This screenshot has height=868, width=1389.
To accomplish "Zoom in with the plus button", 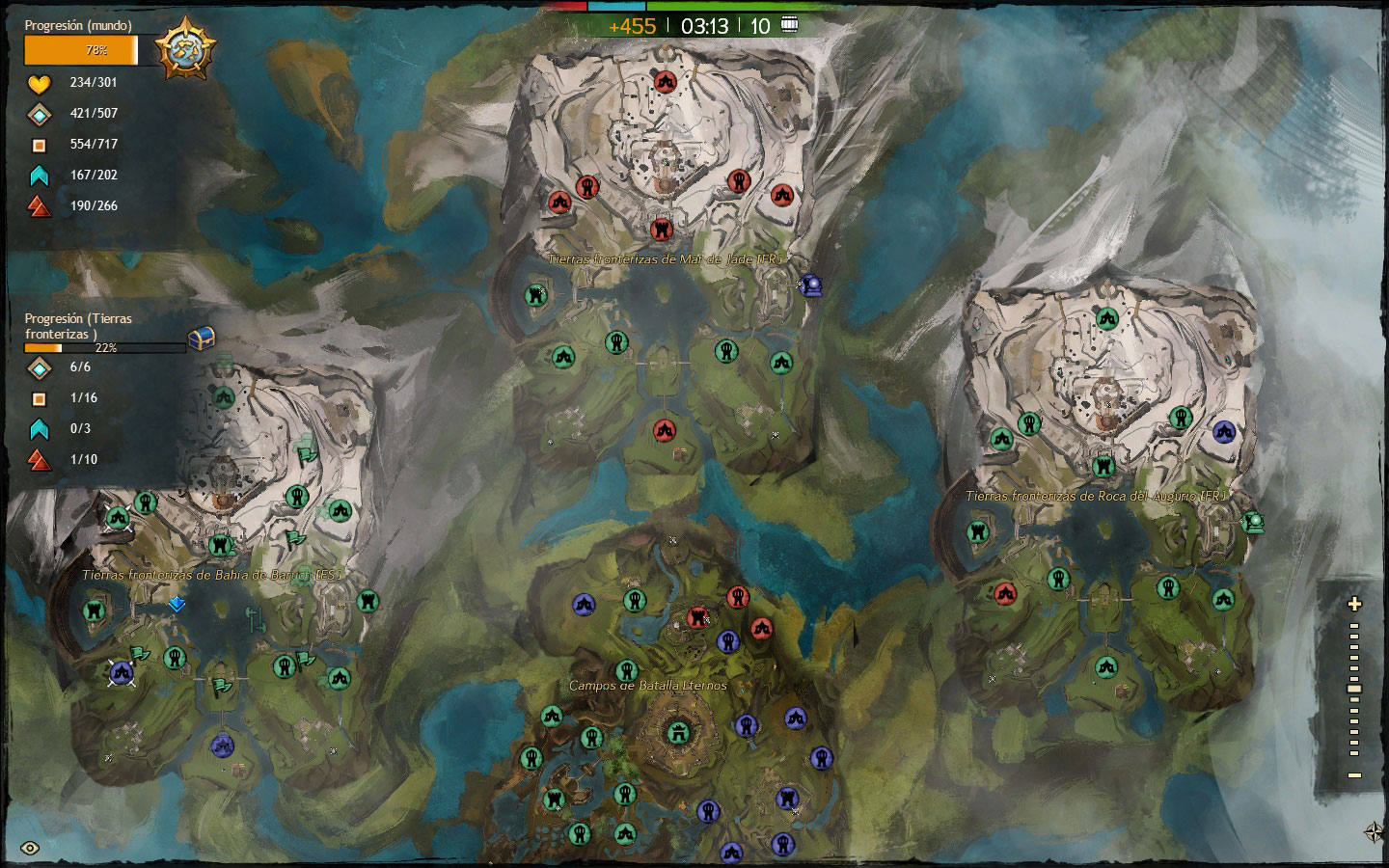I will (1354, 604).
